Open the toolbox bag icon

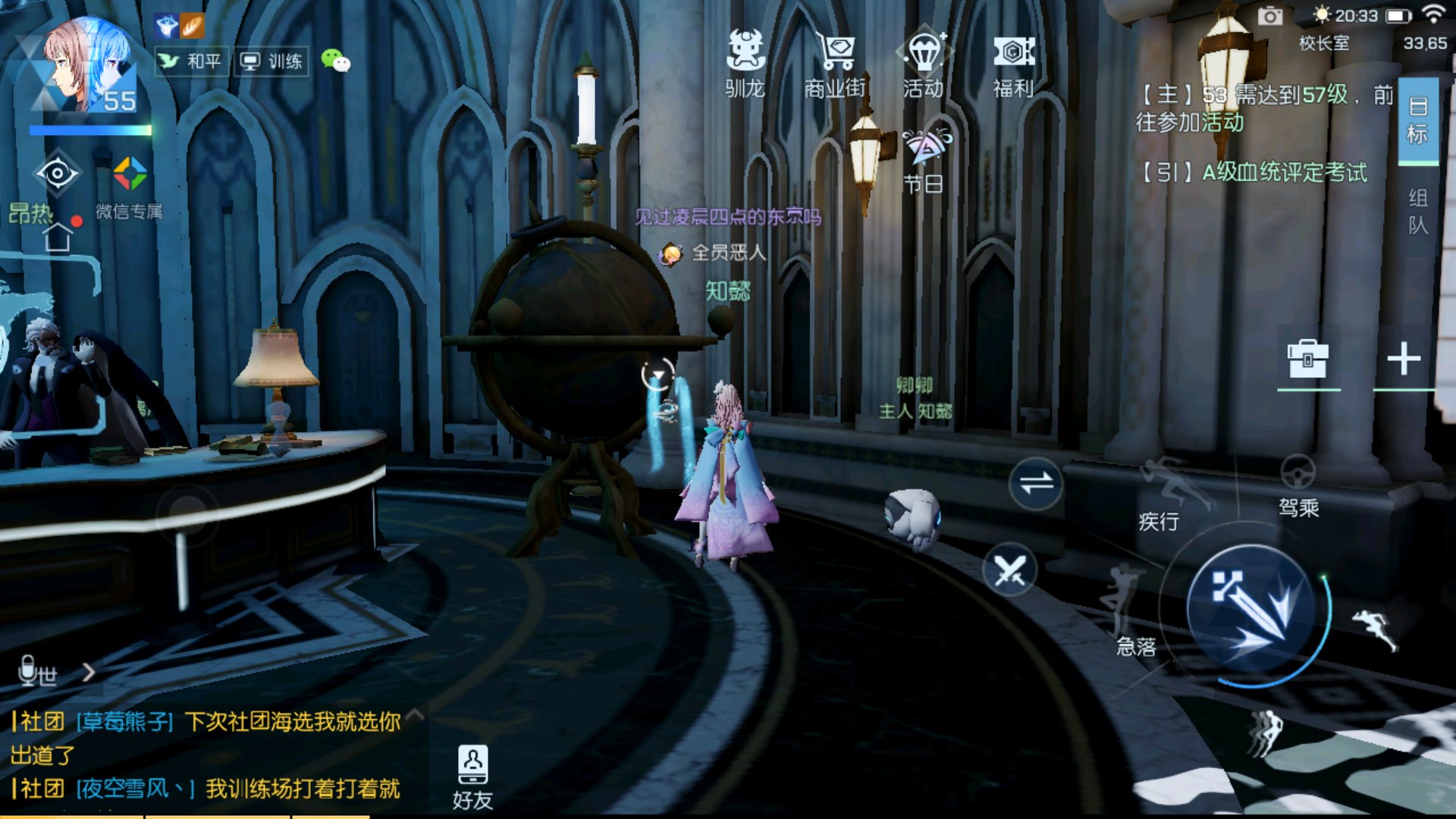pos(1307,359)
